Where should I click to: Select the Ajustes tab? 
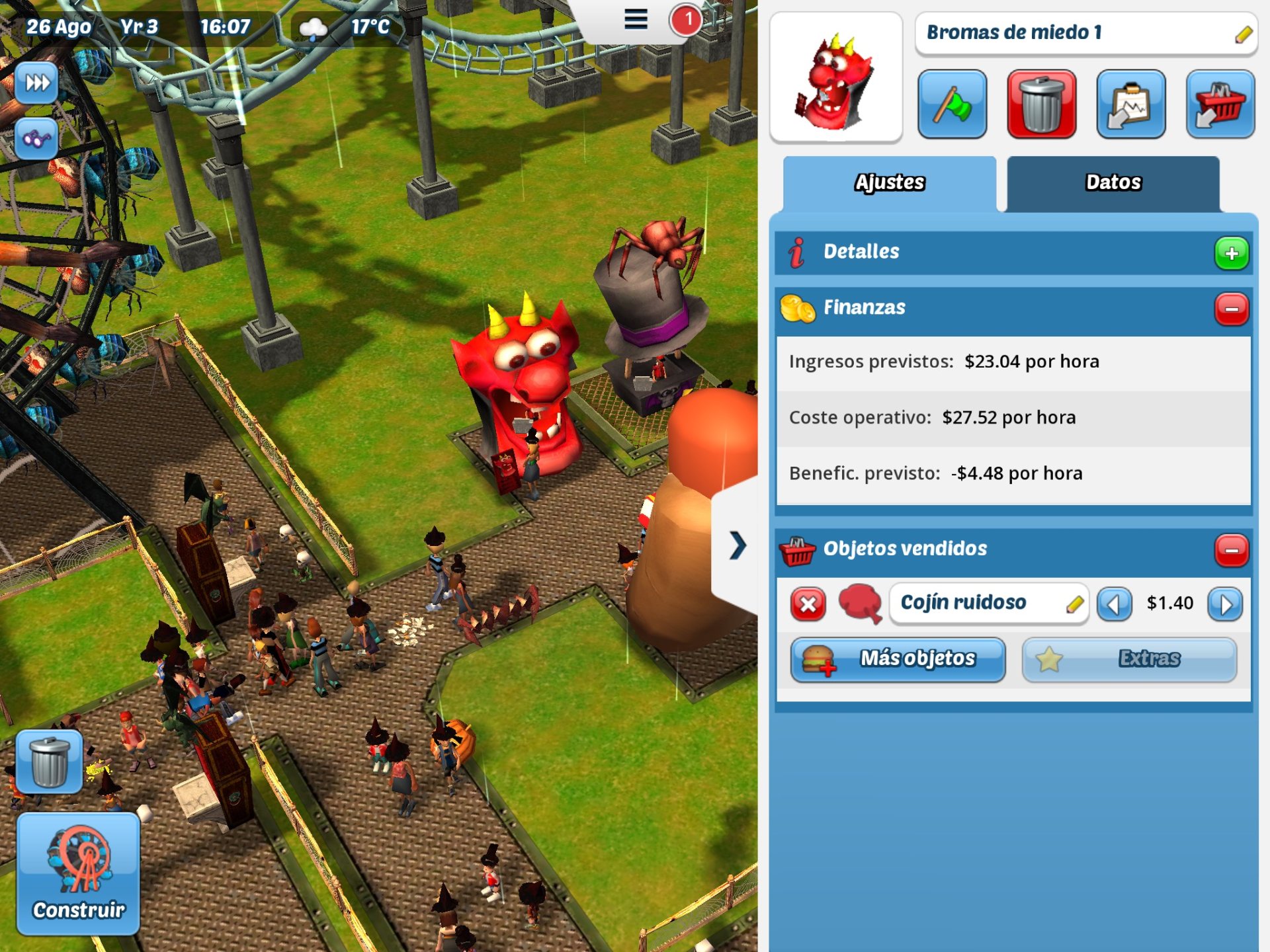[890, 183]
